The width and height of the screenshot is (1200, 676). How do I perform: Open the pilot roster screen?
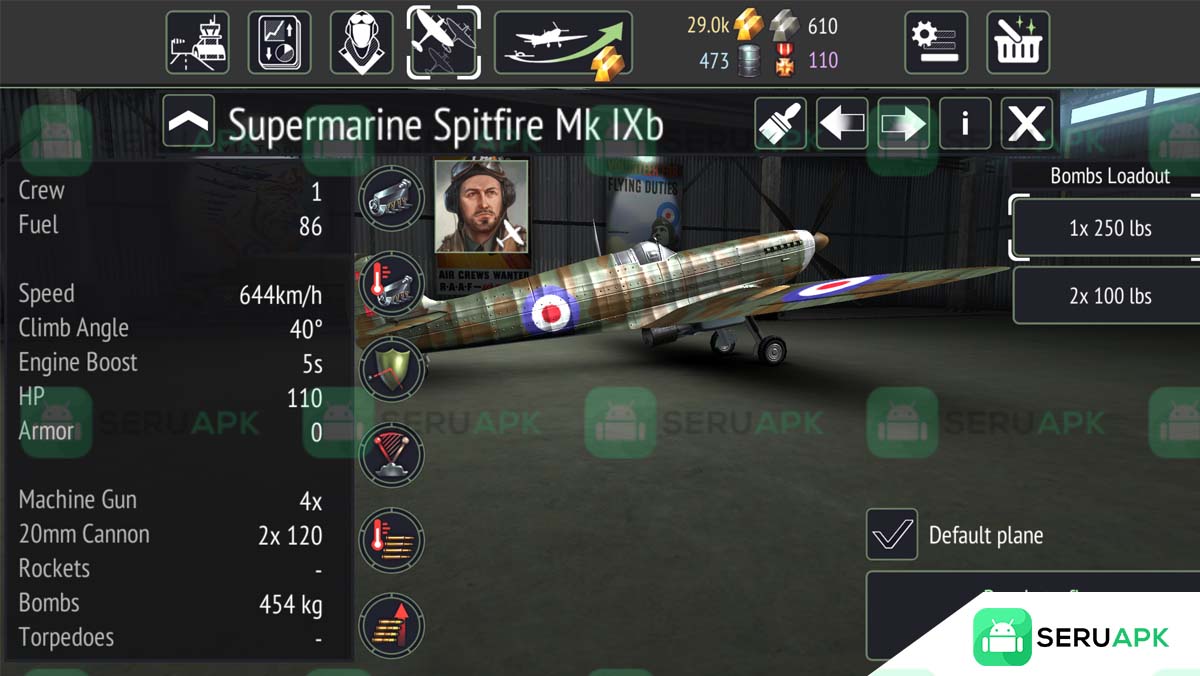click(361, 42)
